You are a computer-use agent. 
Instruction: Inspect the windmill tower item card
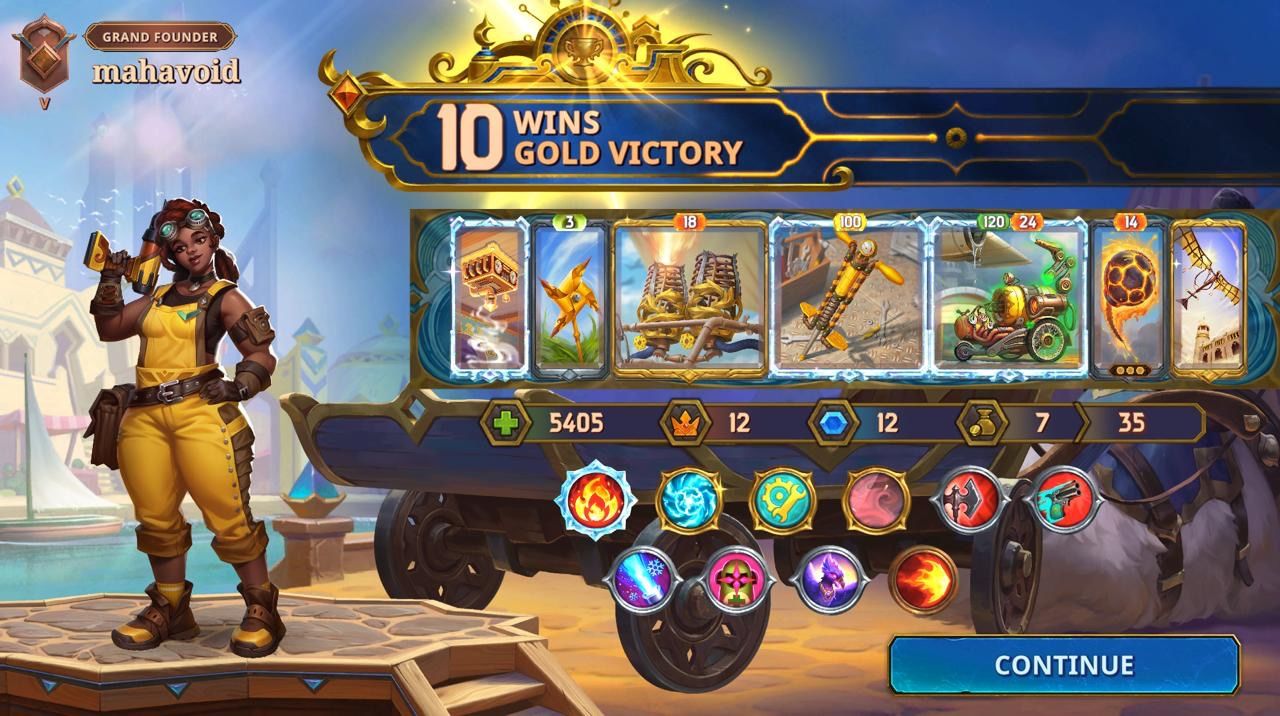[x=1208, y=298]
